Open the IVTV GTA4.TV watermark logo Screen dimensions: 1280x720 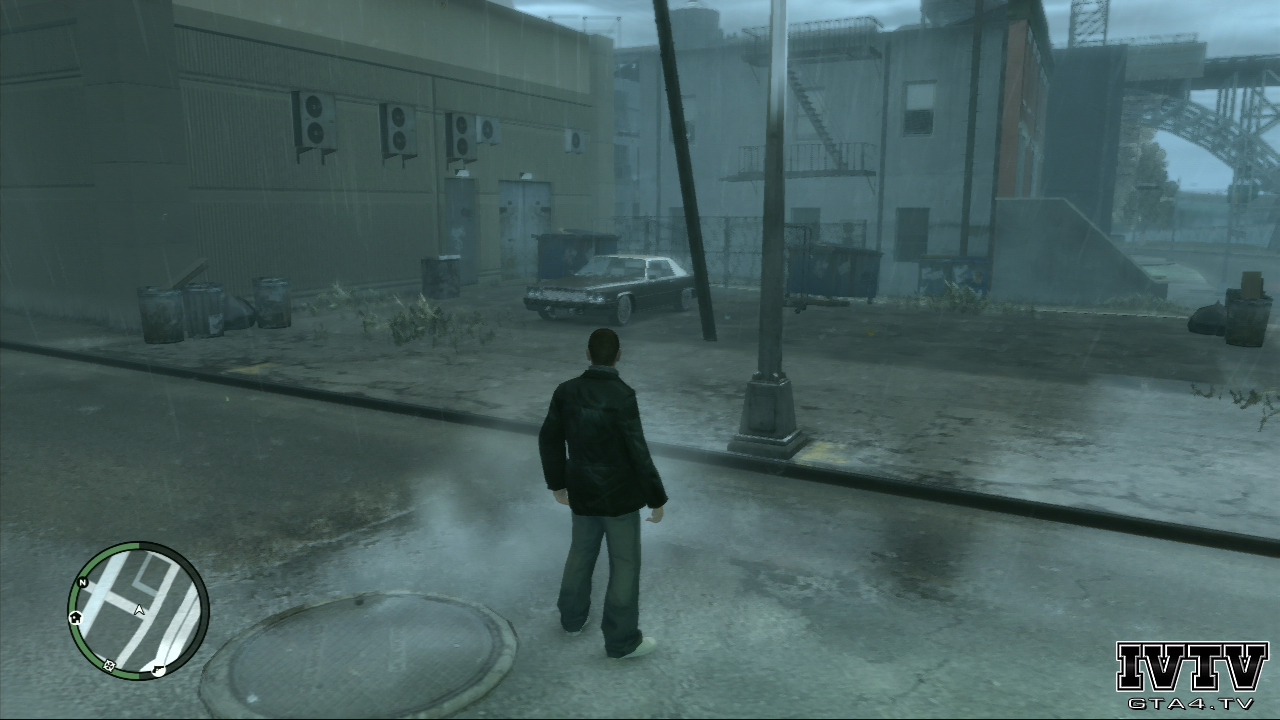pyautogui.click(x=1191, y=675)
